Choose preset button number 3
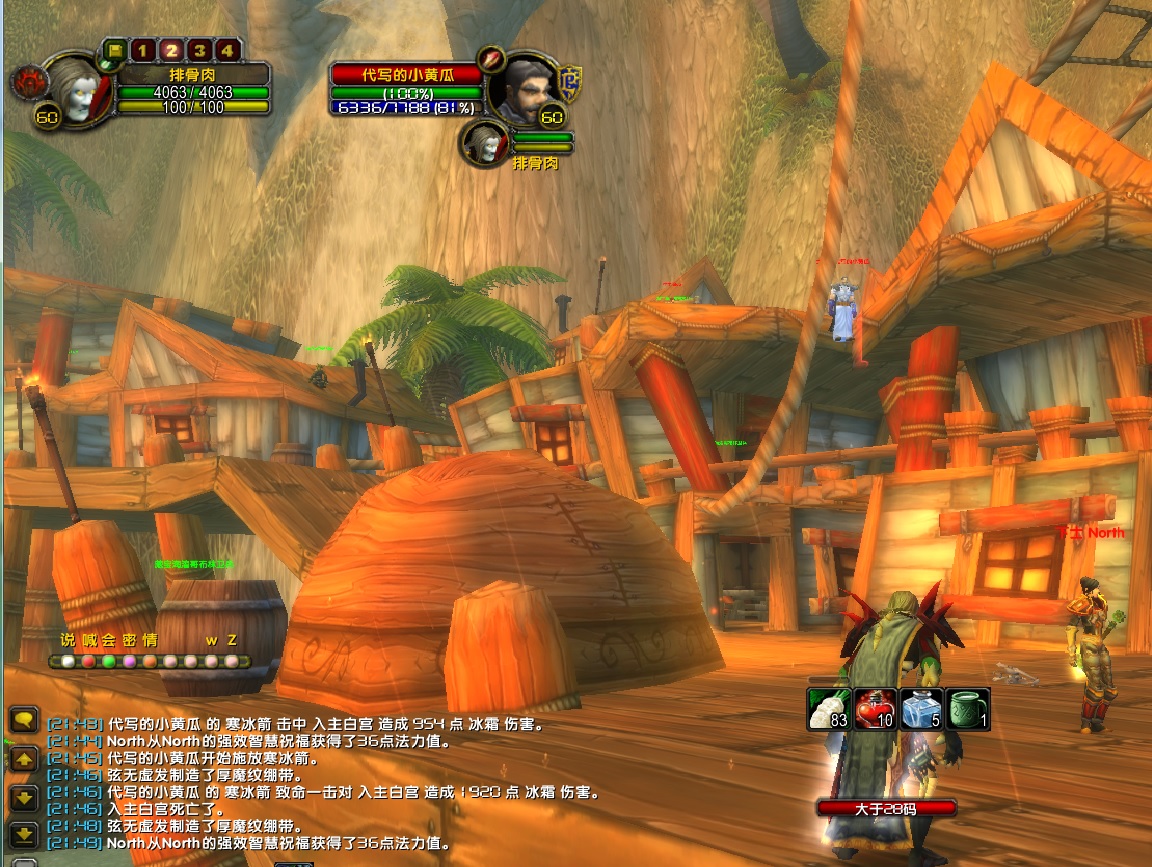 200,50
